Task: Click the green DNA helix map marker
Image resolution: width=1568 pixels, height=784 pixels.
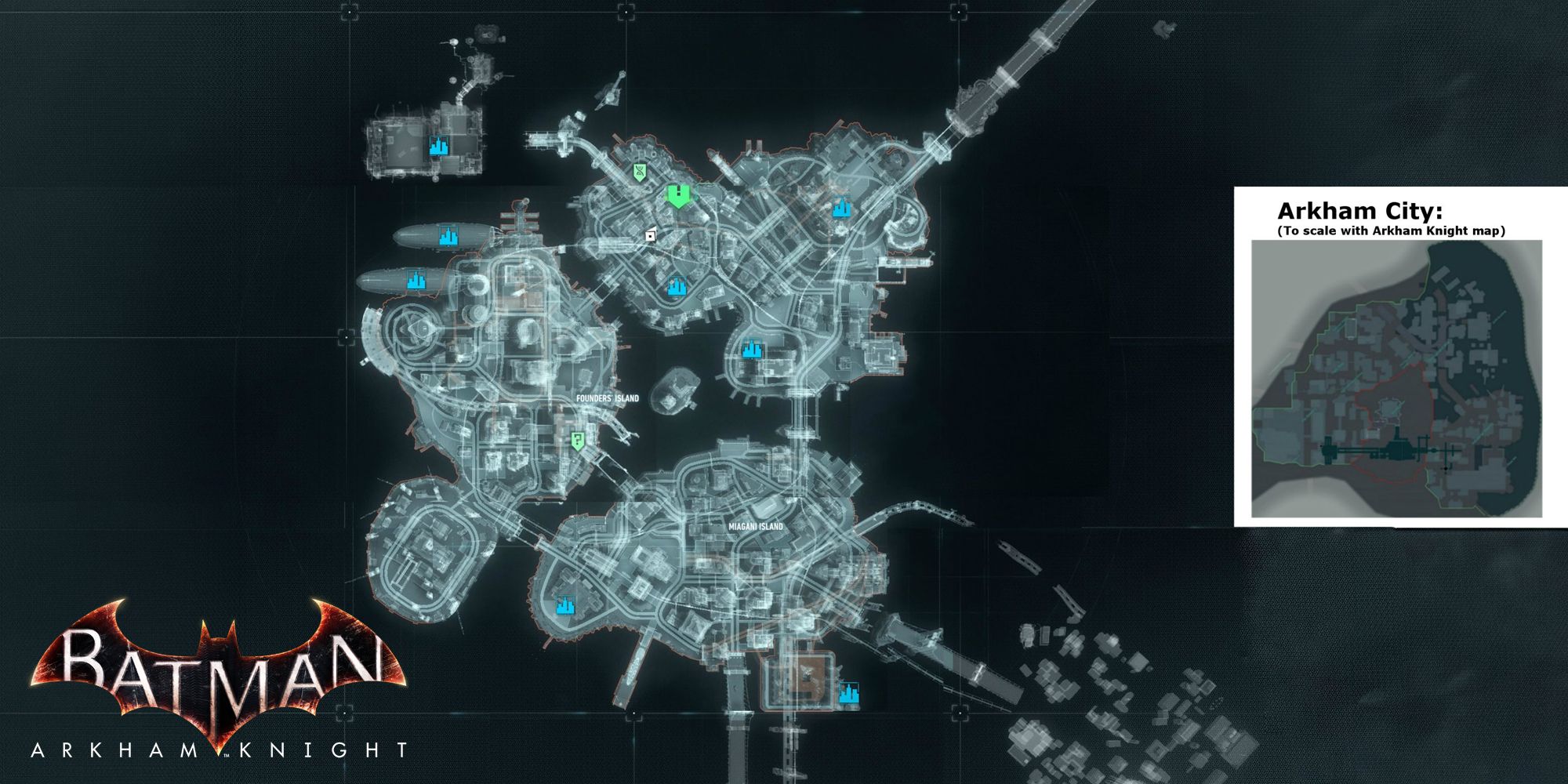Action: tap(641, 171)
